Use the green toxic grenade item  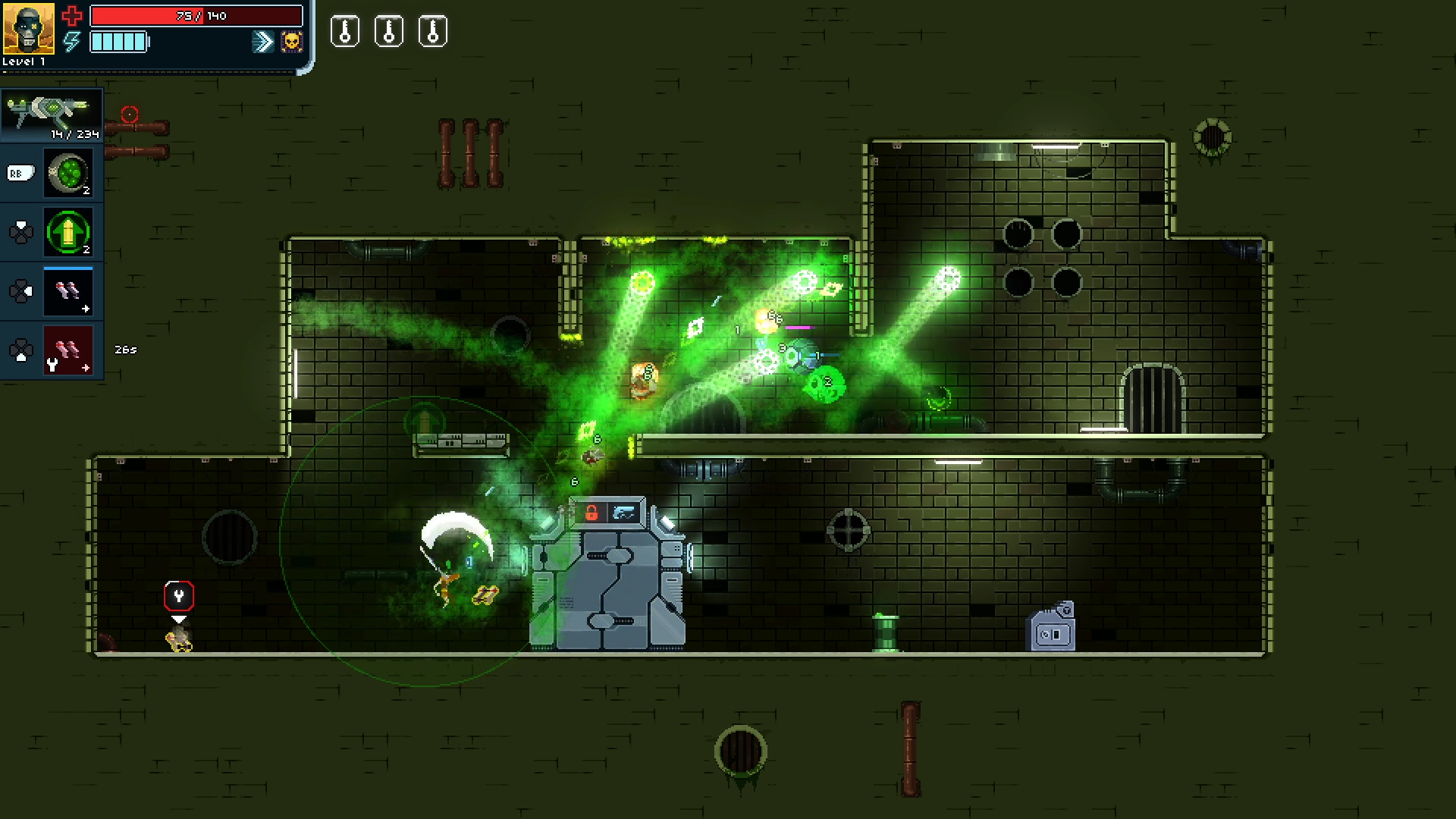coord(68,173)
